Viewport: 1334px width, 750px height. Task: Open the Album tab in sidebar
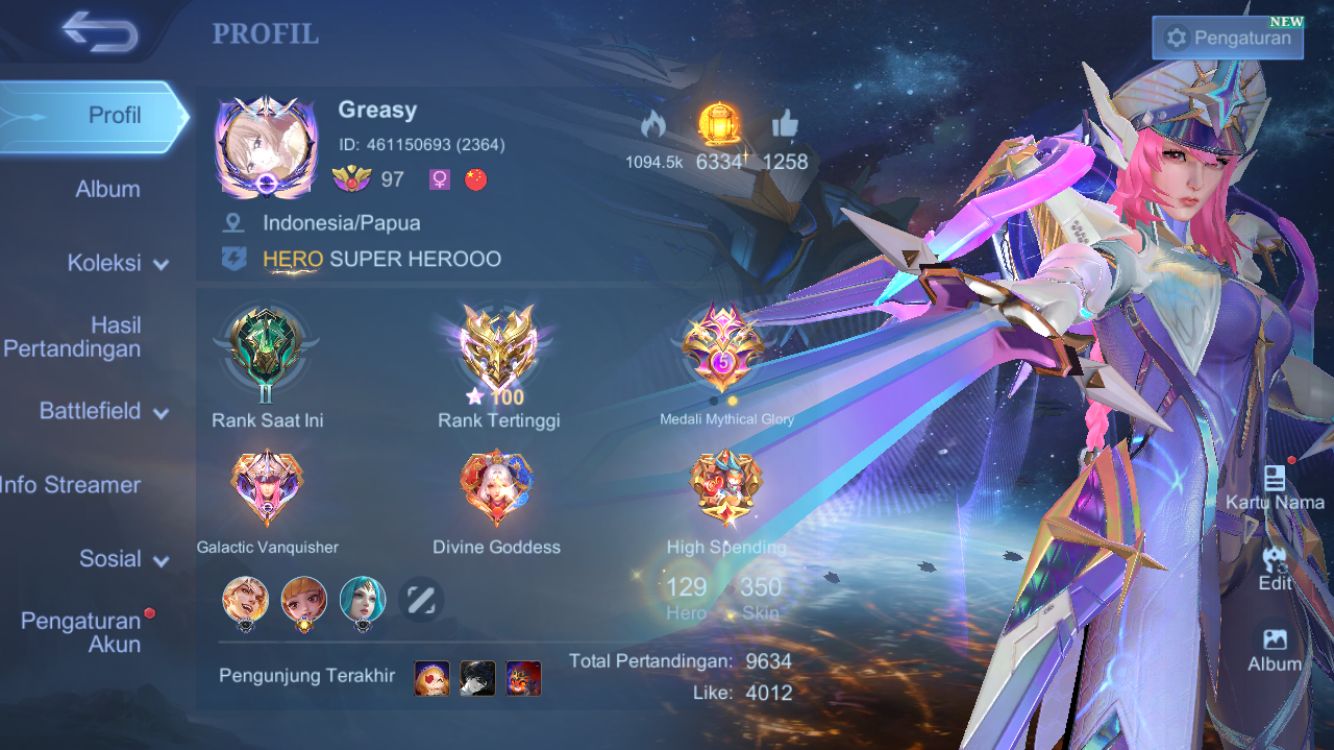pyautogui.click(x=107, y=189)
